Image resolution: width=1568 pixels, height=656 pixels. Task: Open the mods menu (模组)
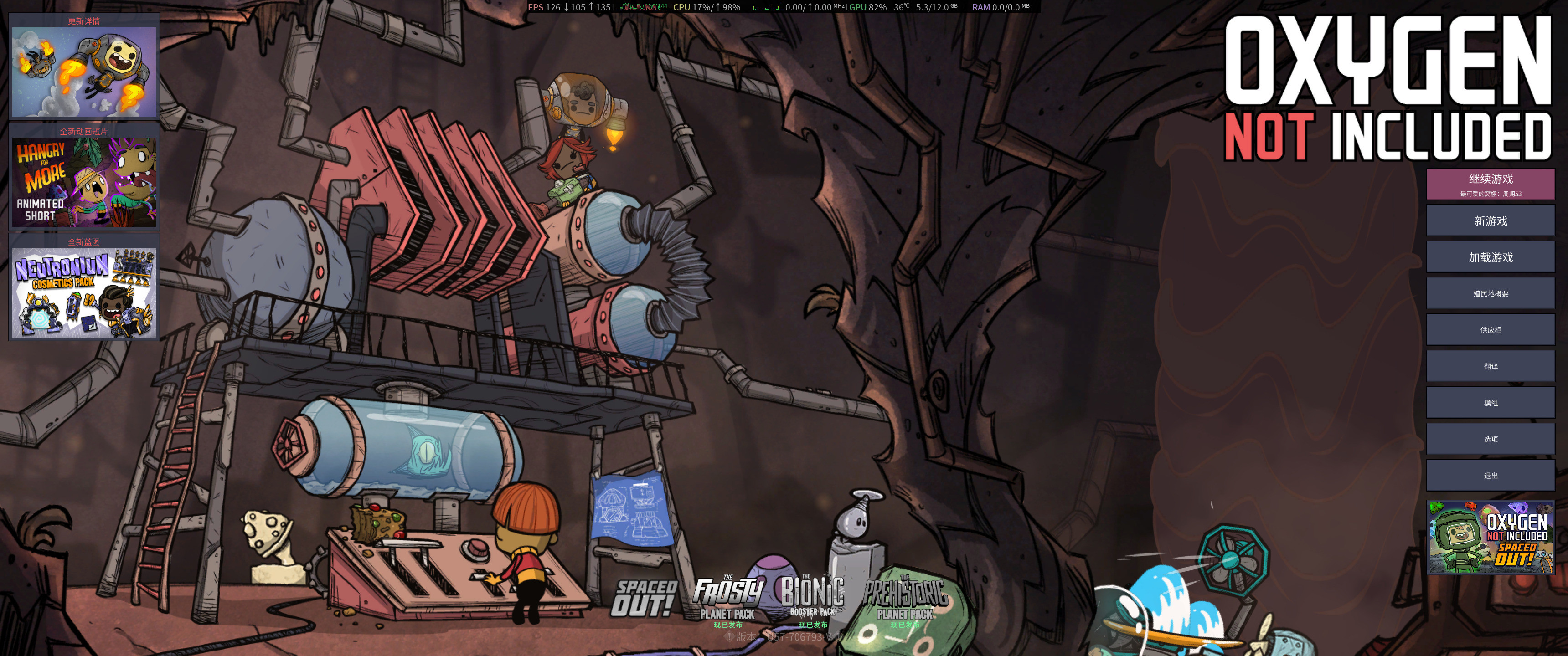[x=1490, y=403]
